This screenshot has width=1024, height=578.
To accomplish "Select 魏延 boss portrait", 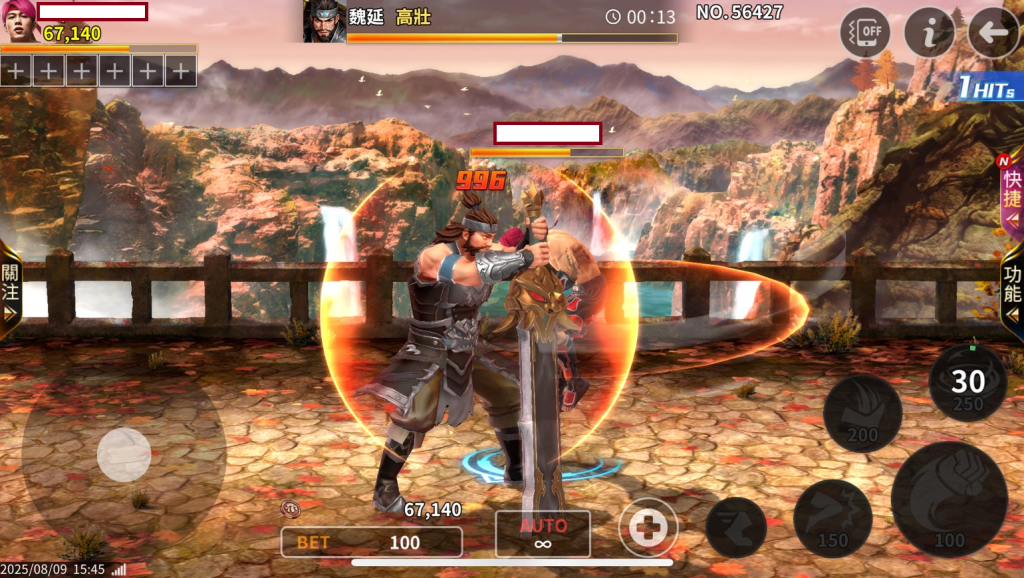I will [x=324, y=22].
